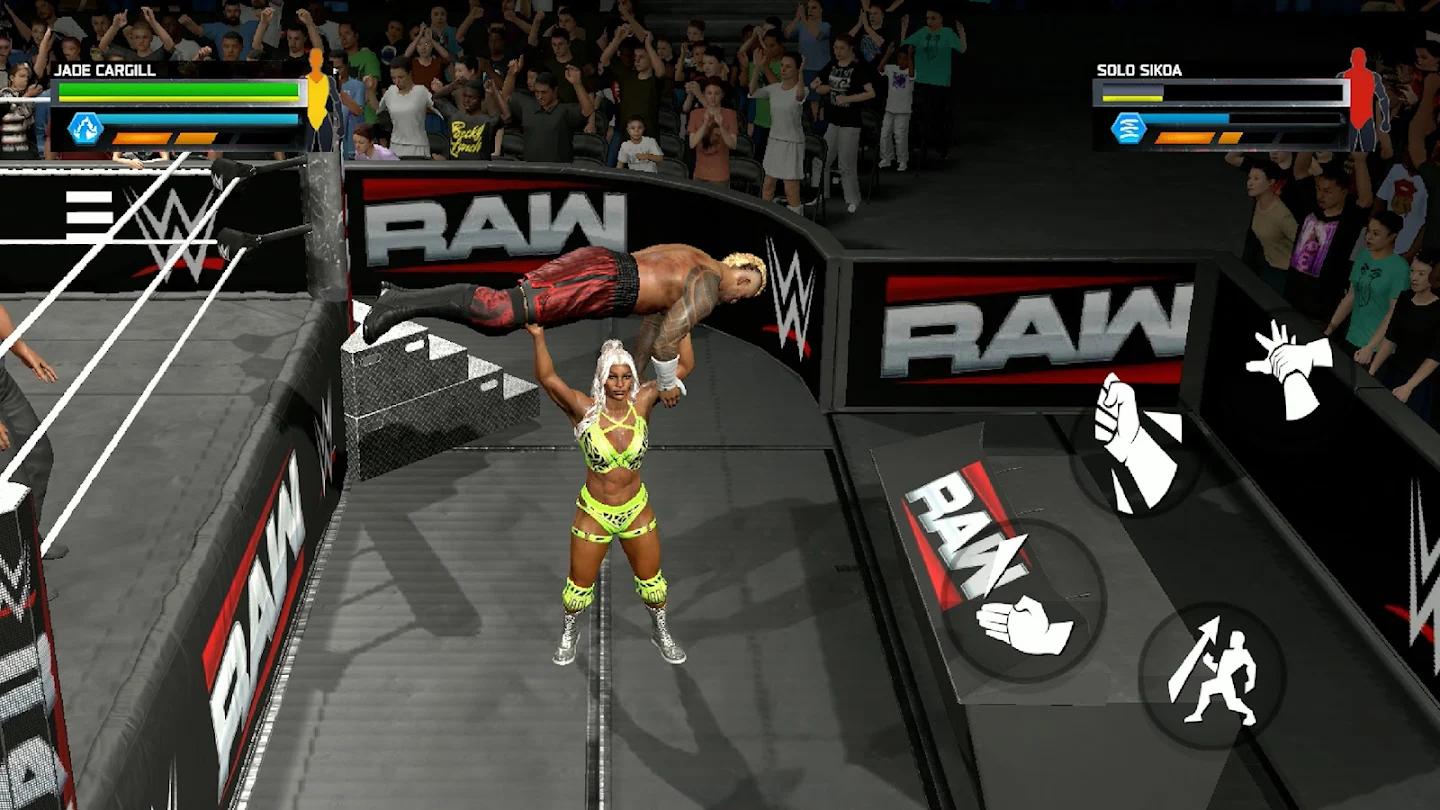Tap Jade Cargill's blue special meter bar
This screenshot has width=1440, height=810.
[x=200, y=119]
